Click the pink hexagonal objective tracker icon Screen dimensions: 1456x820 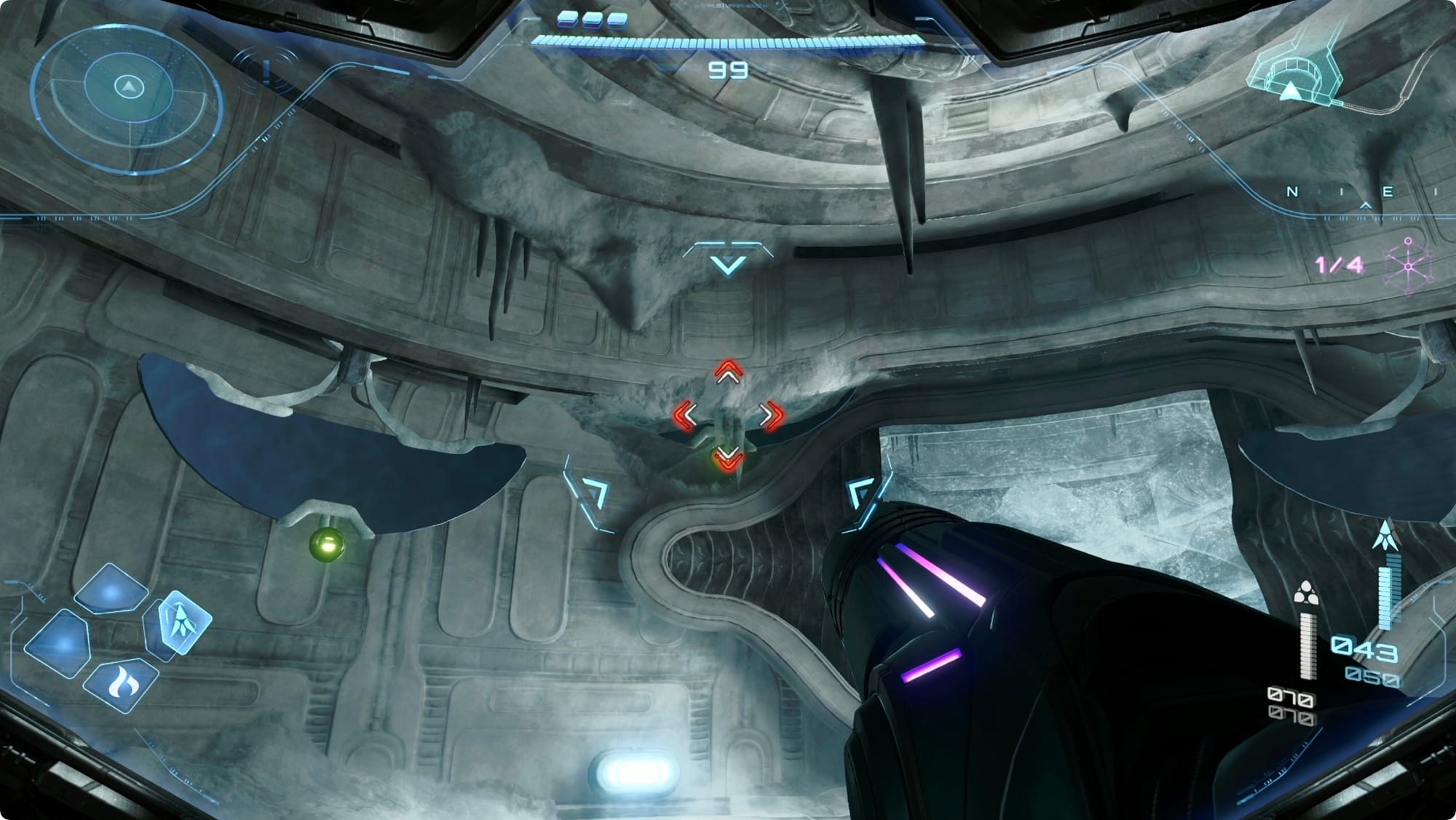pyautogui.click(x=1409, y=266)
